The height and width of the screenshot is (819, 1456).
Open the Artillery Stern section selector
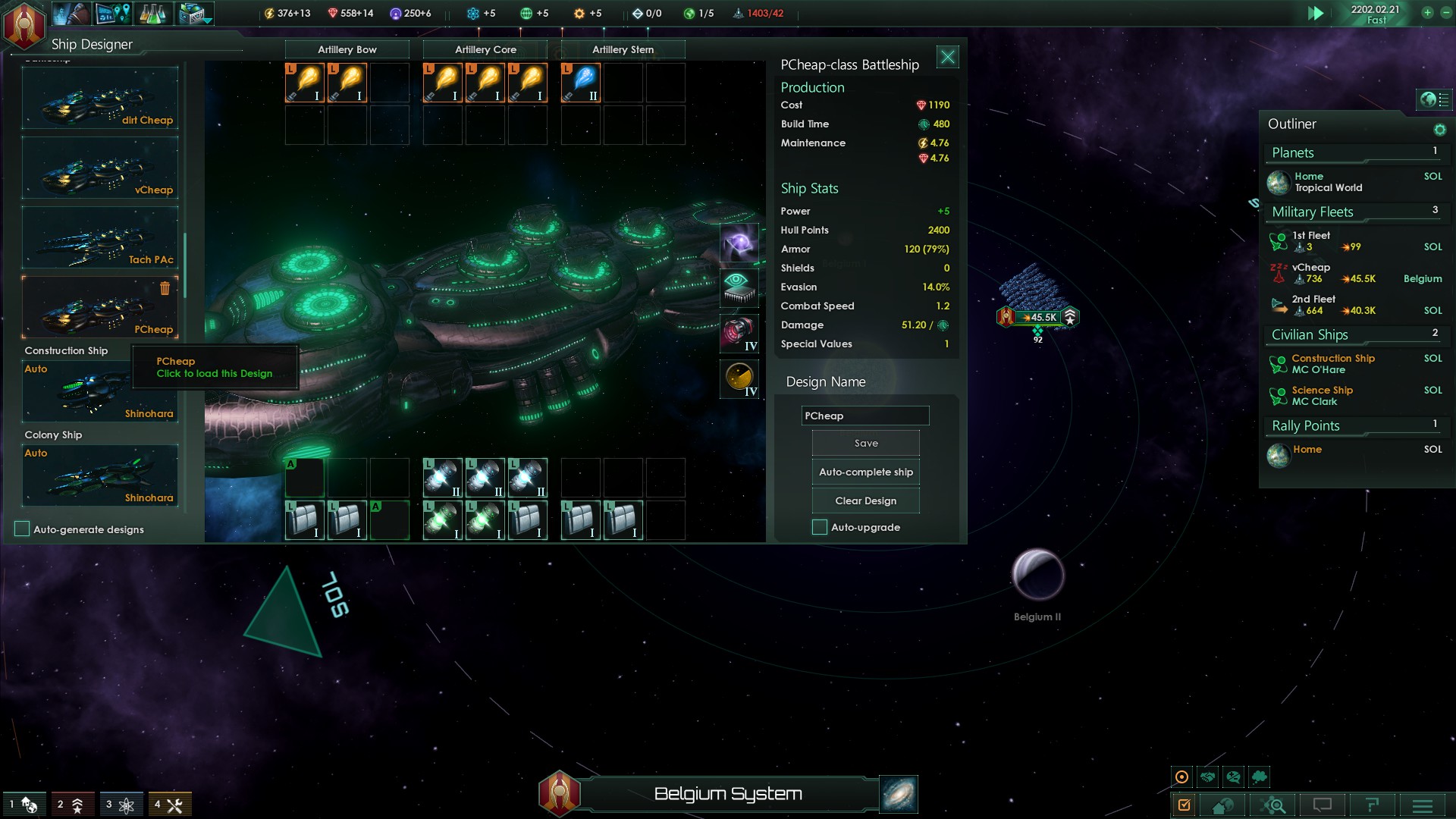coord(623,49)
